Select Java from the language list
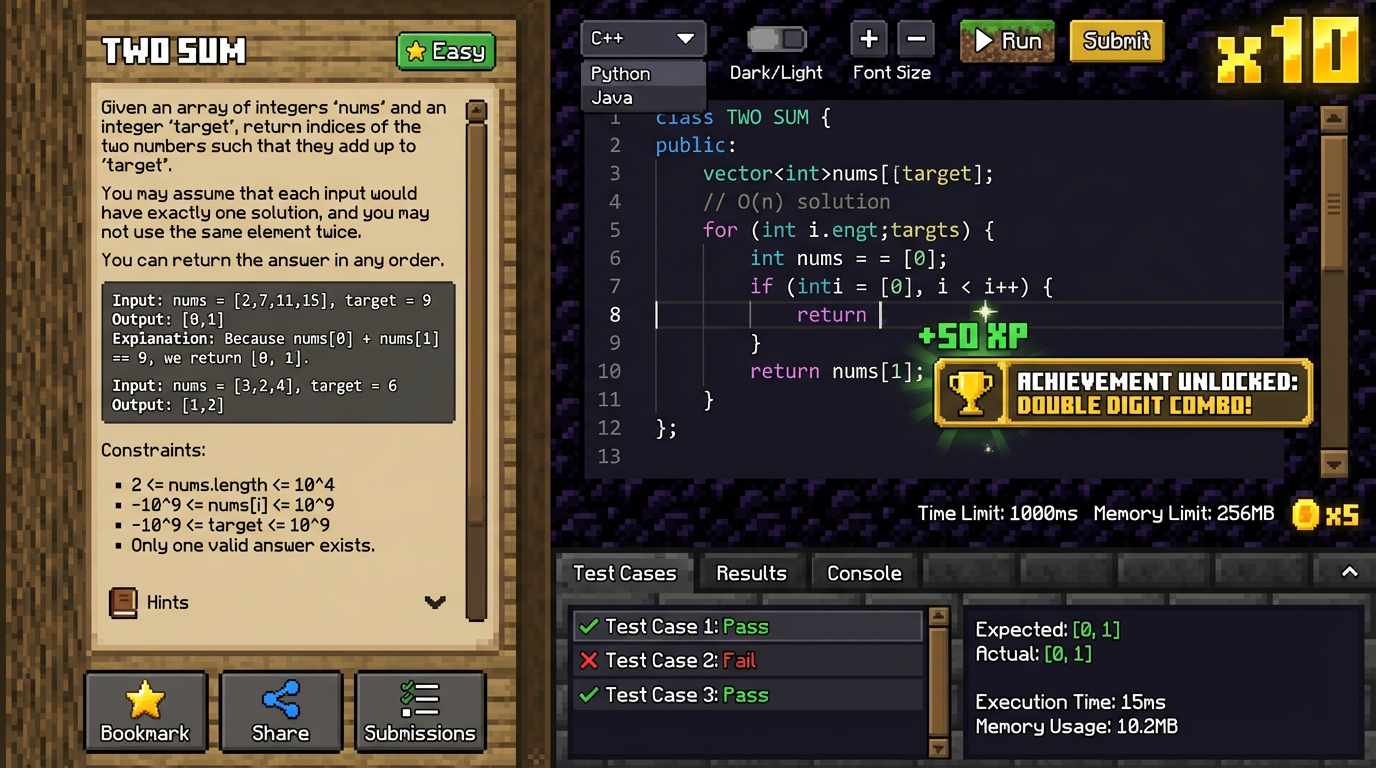The width and height of the screenshot is (1376, 768). tap(612, 98)
